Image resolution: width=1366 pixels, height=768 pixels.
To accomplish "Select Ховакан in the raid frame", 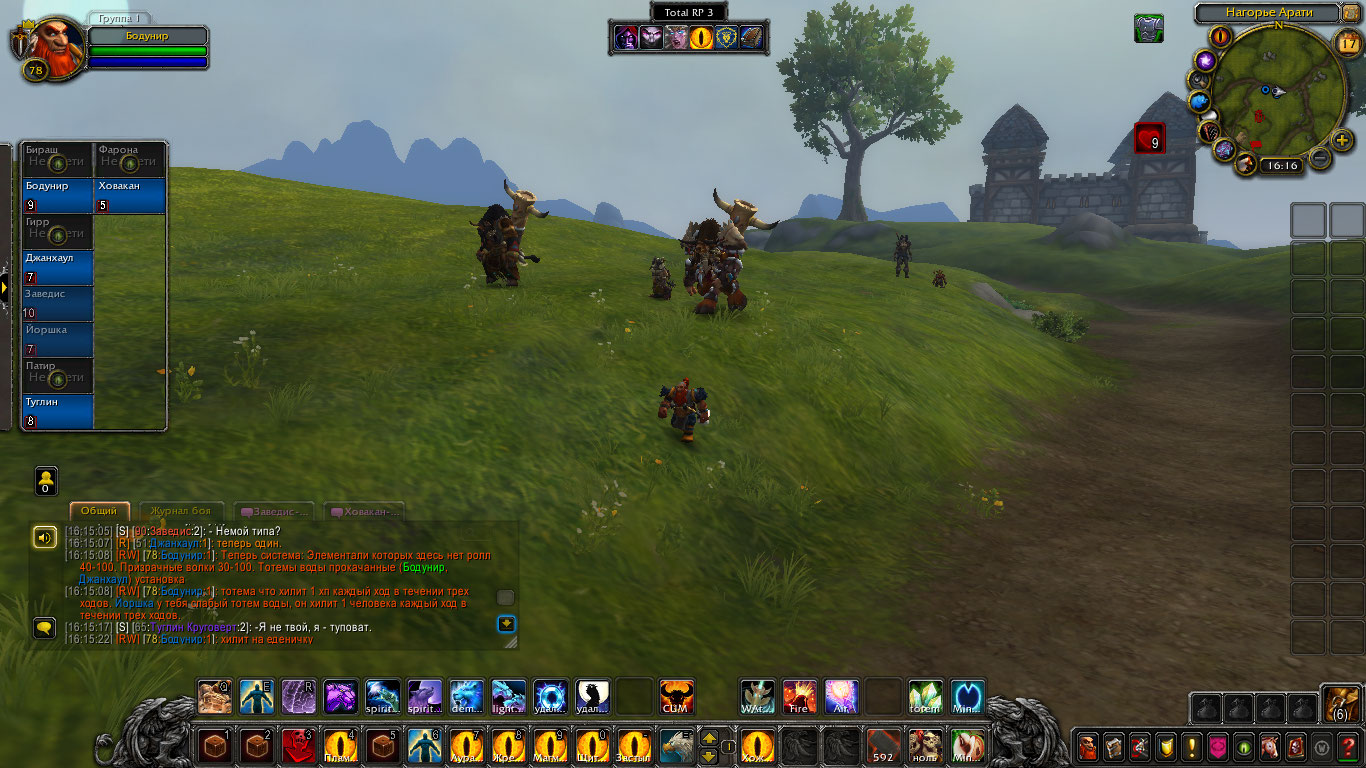I will click(x=130, y=195).
